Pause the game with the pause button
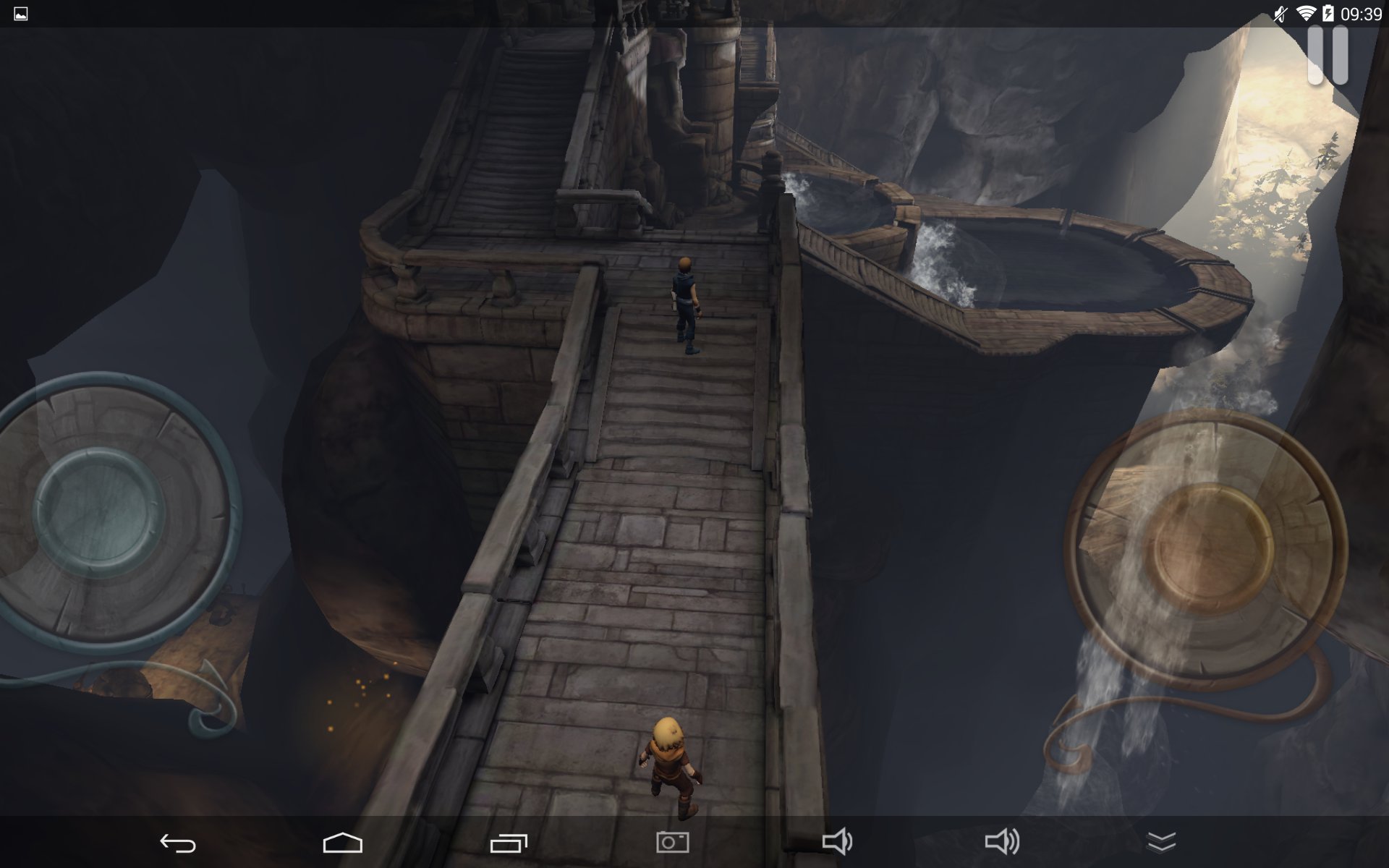This screenshot has height=868, width=1389. point(1328,56)
